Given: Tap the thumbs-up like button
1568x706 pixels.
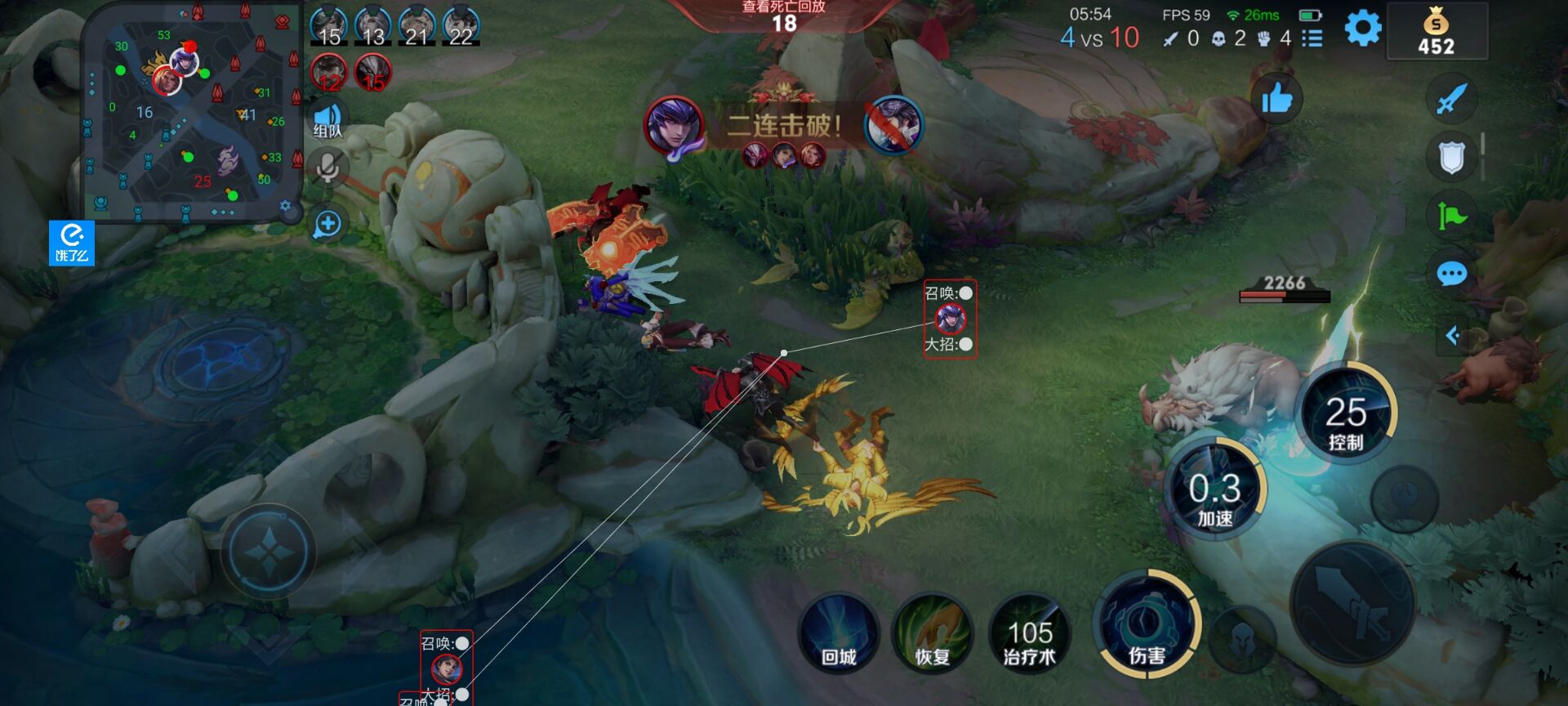Looking at the screenshot, I should (x=1276, y=100).
